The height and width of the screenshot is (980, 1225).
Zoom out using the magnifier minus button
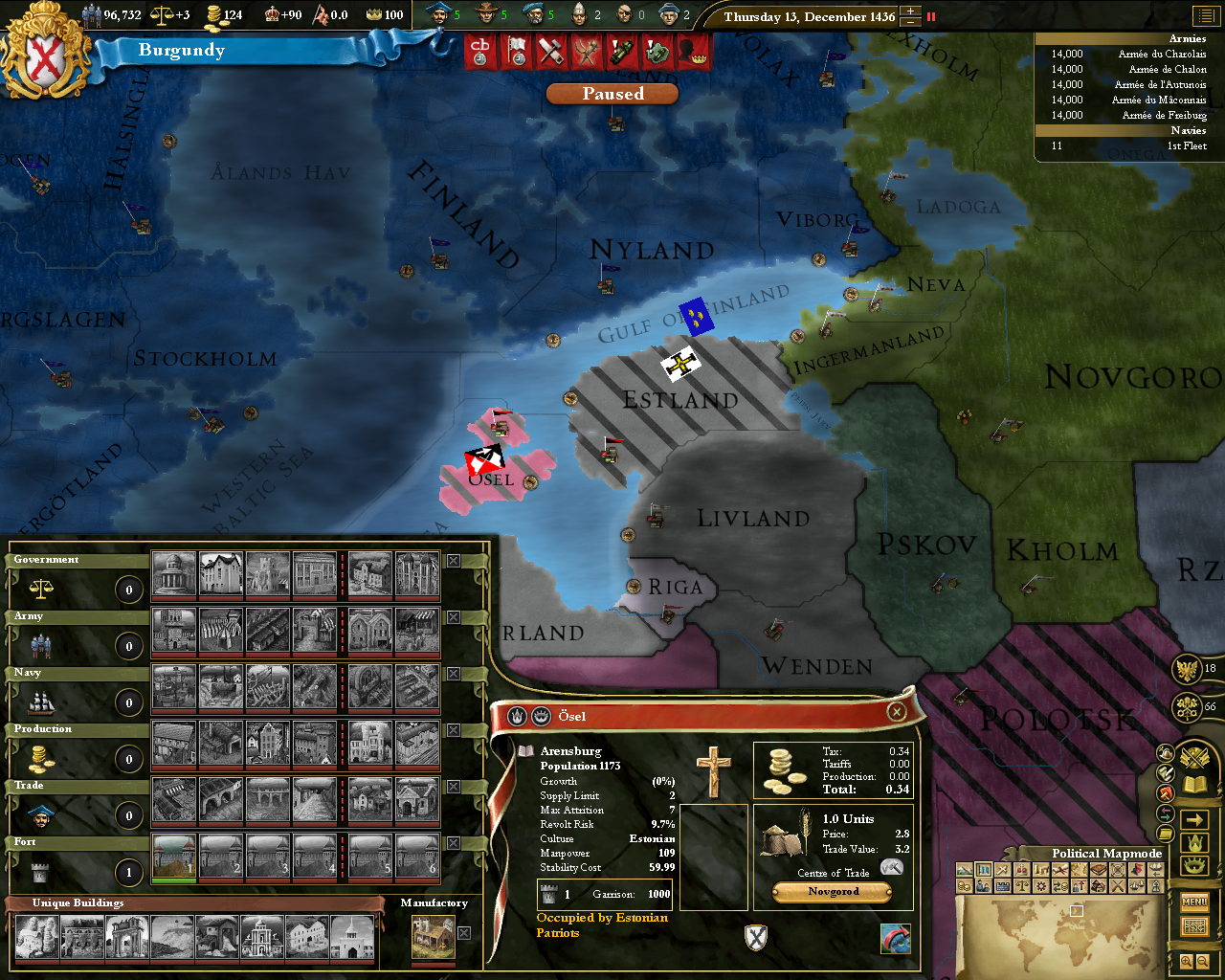[1203, 962]
